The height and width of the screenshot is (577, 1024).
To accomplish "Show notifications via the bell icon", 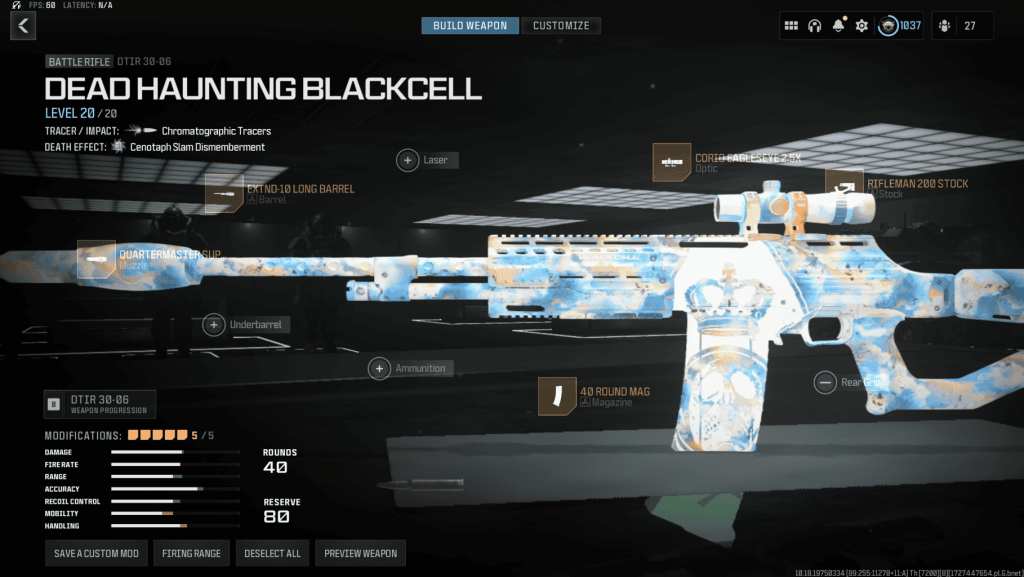I will 838,26.
